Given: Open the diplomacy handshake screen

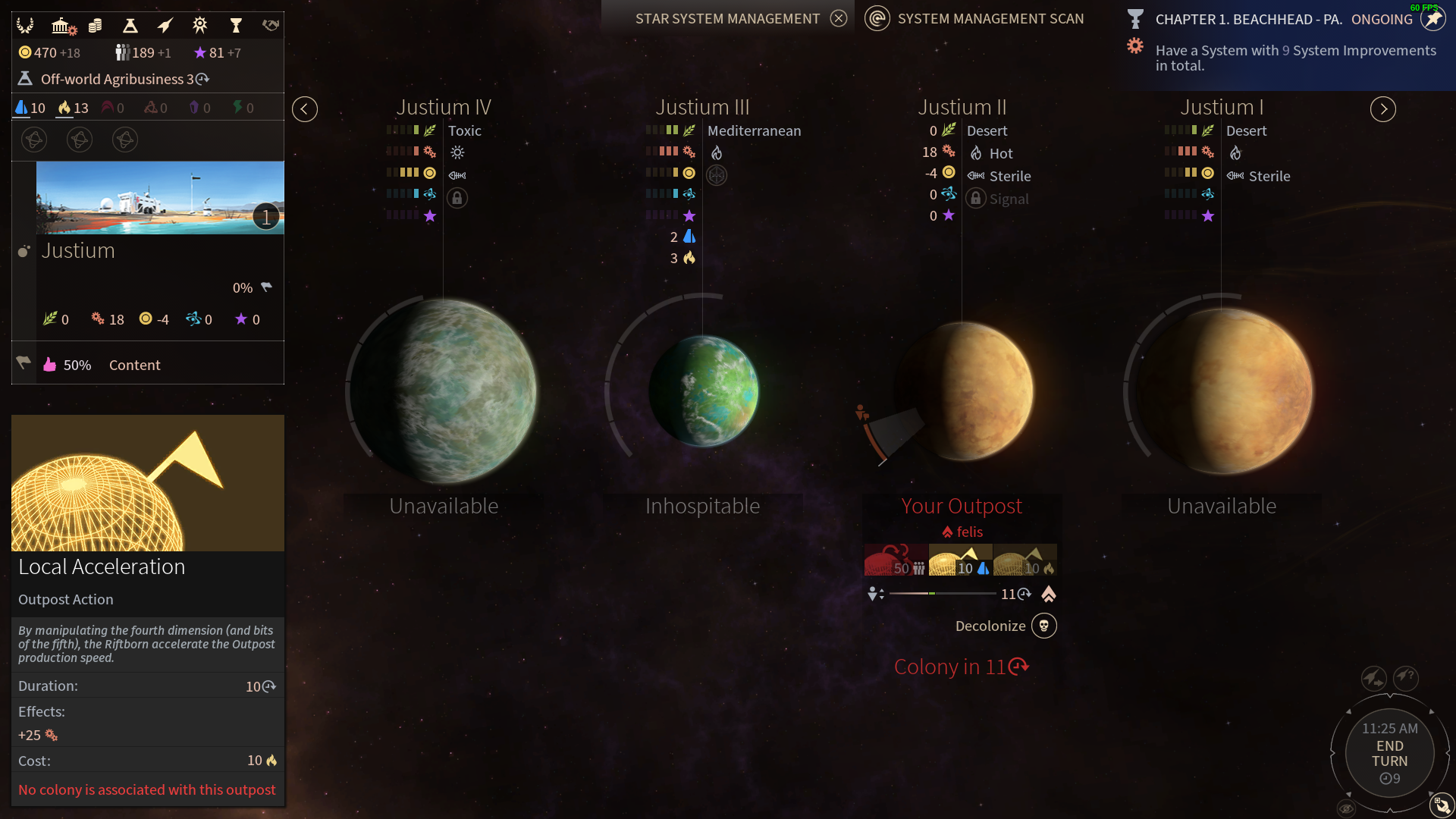Looking at the screenshot, I should click(x=271, y=26).
